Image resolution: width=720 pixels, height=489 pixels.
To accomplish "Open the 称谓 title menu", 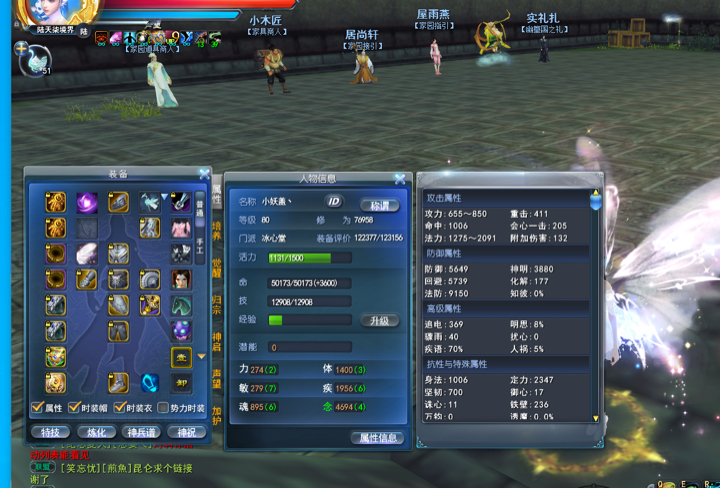I will [x=379, y=204].
